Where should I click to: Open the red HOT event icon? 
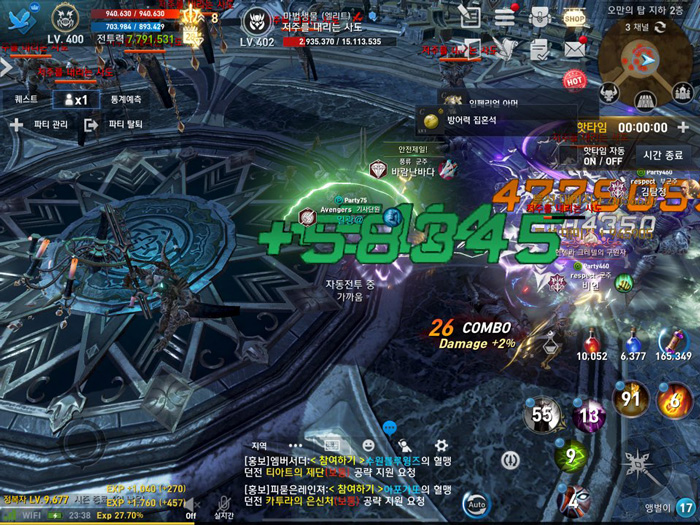point(574,79)
